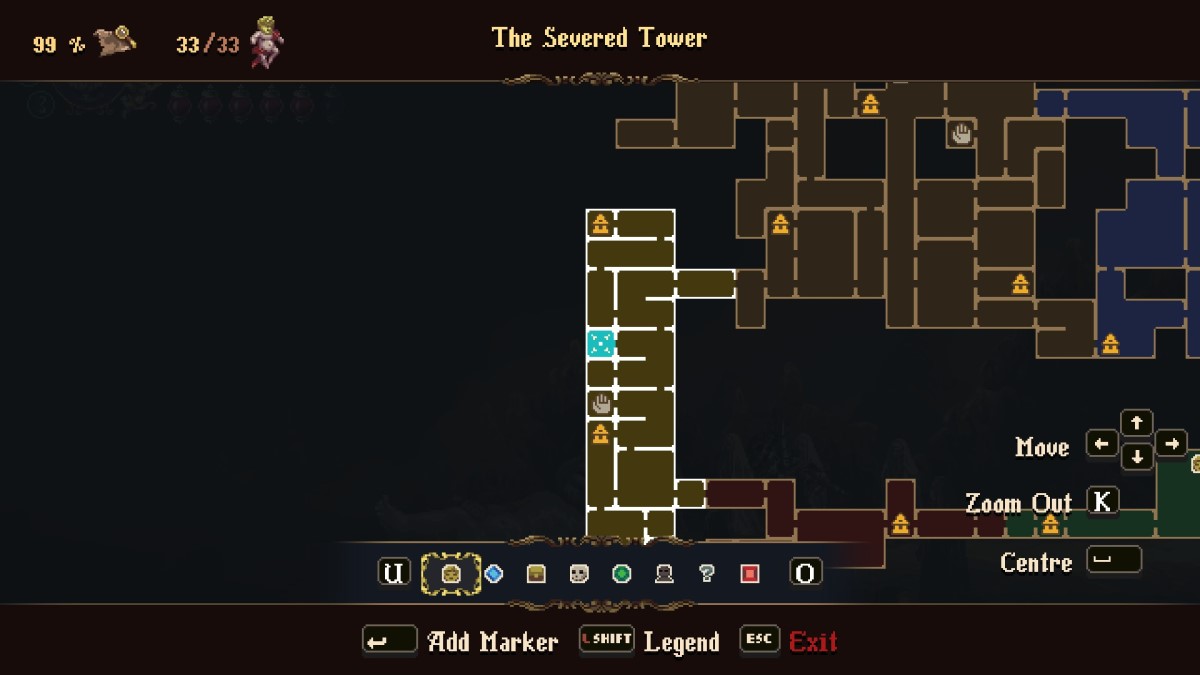This screenshot has height=675, width=1200.
Task: Select the hand marker in the white-outlined tower
Action: pos(601,404)
